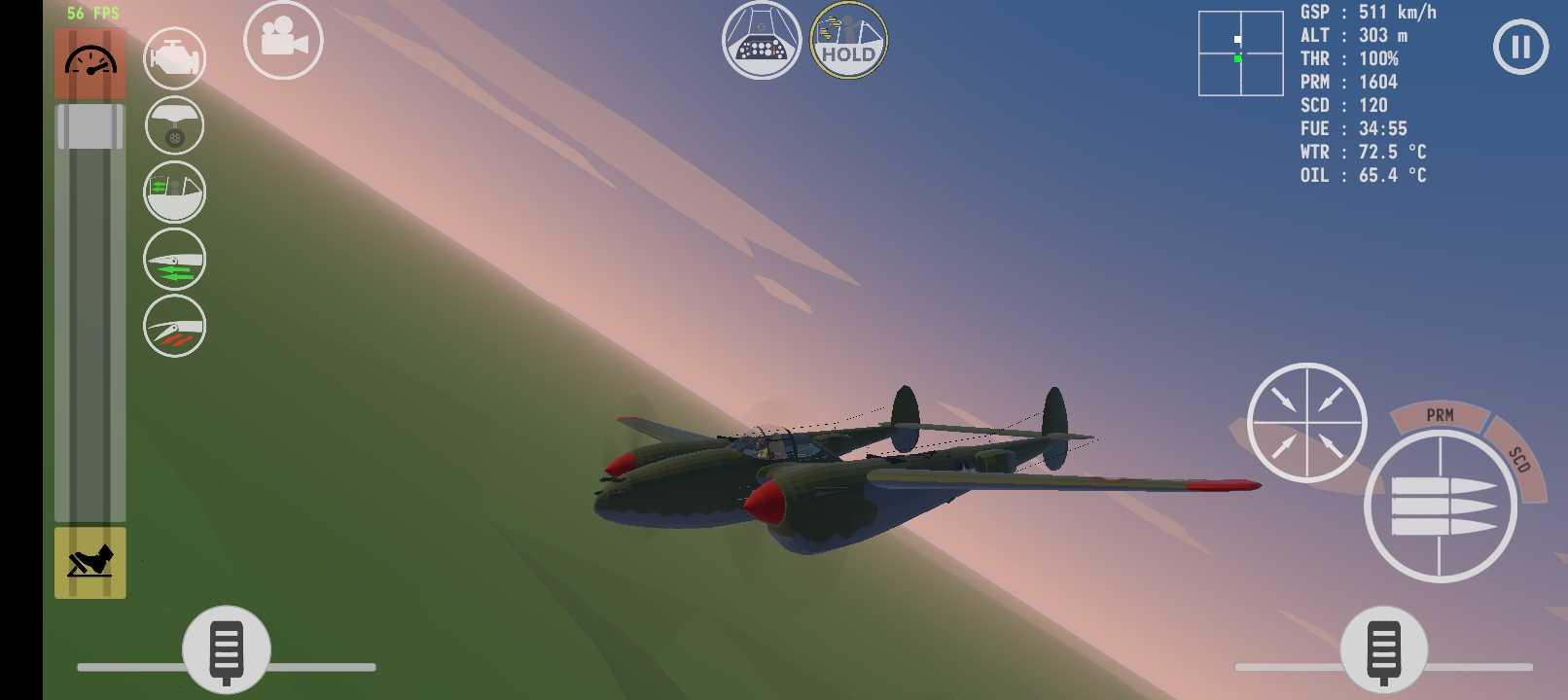This screenshot has width=1568, height=700.
Task: Click the speedometer gauge button
Action: (89, 63)
